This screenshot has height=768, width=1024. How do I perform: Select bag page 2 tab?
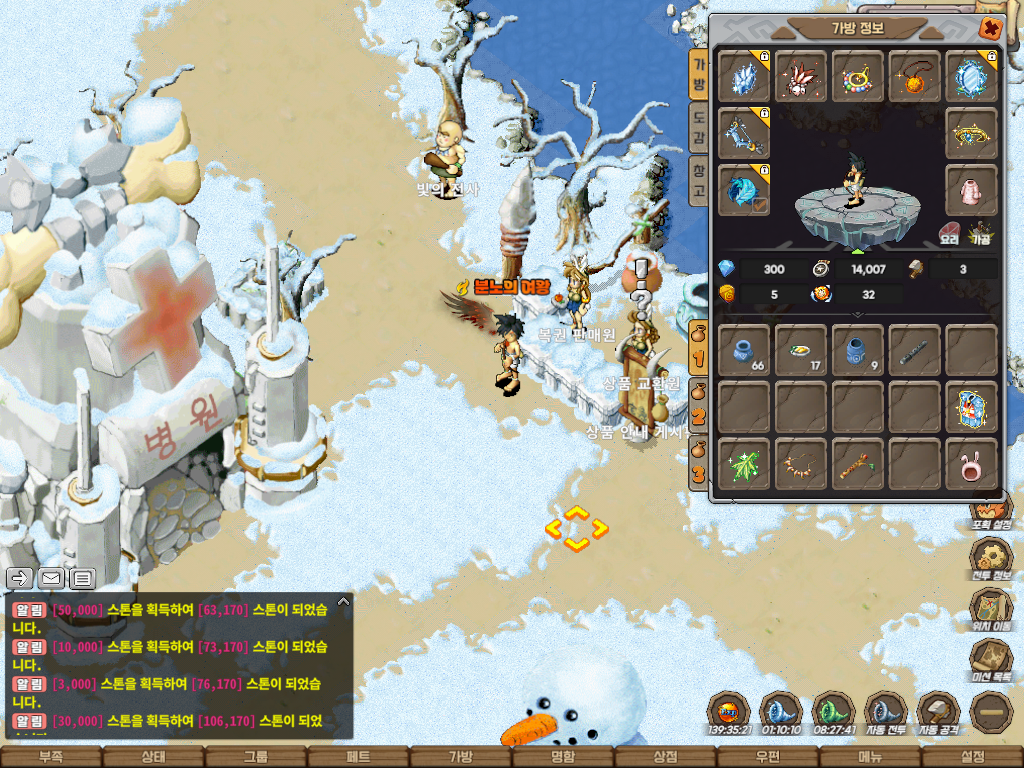click(699, 412)
